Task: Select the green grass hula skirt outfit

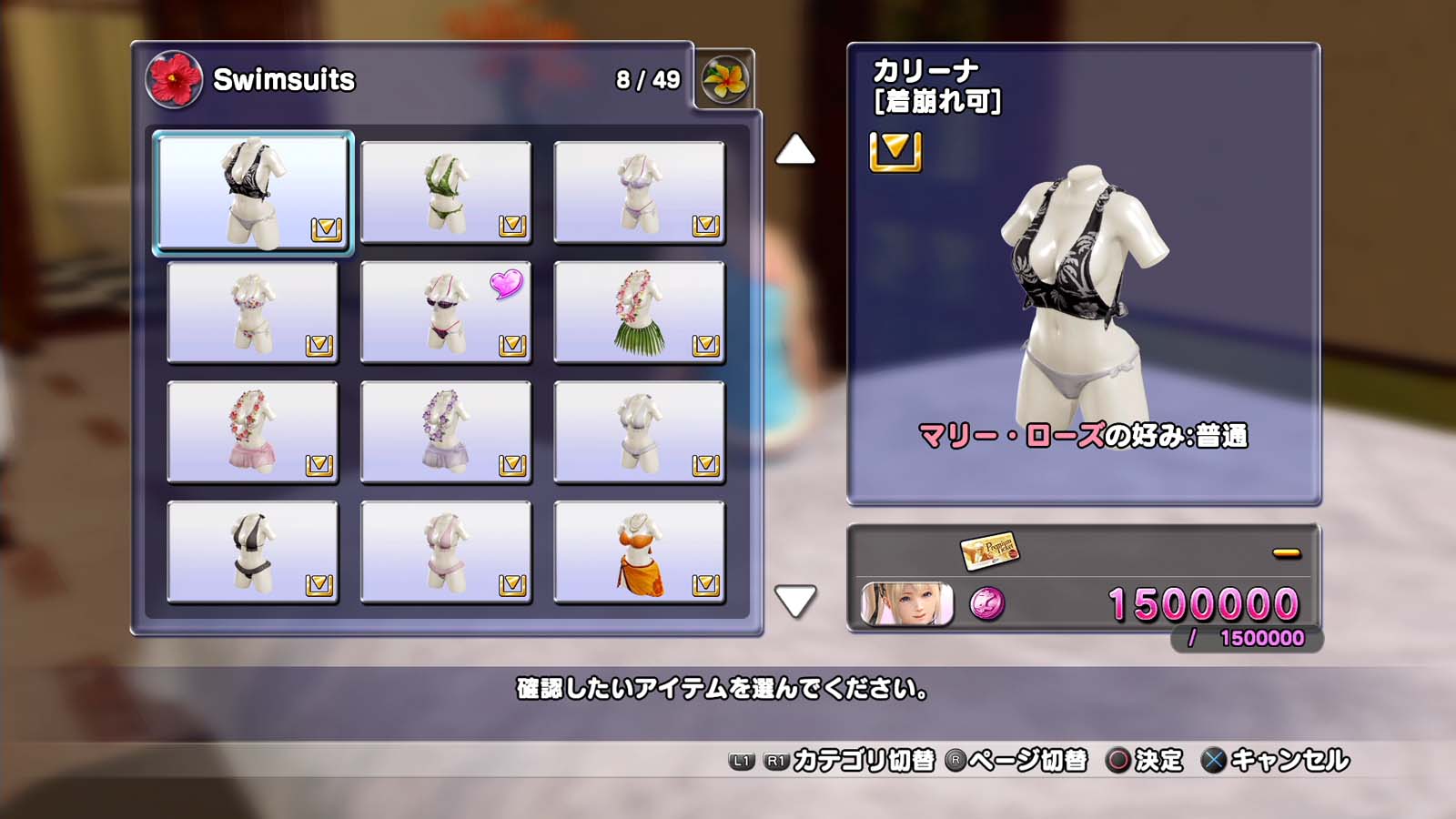Action: [639, 312]
